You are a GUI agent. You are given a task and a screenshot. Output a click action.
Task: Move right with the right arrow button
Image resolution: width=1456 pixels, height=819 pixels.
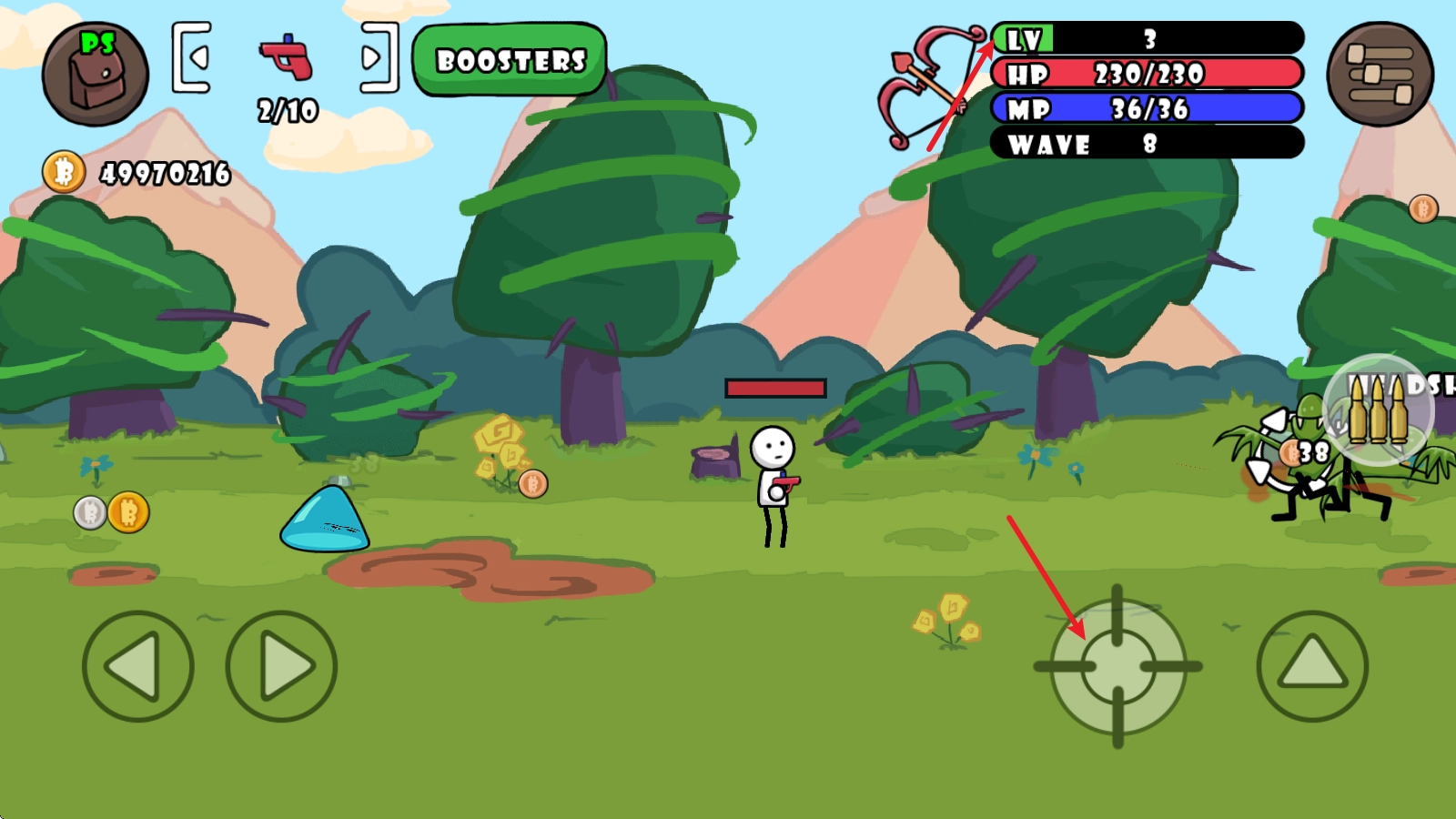pyautogui.click(x=281, y=667)
